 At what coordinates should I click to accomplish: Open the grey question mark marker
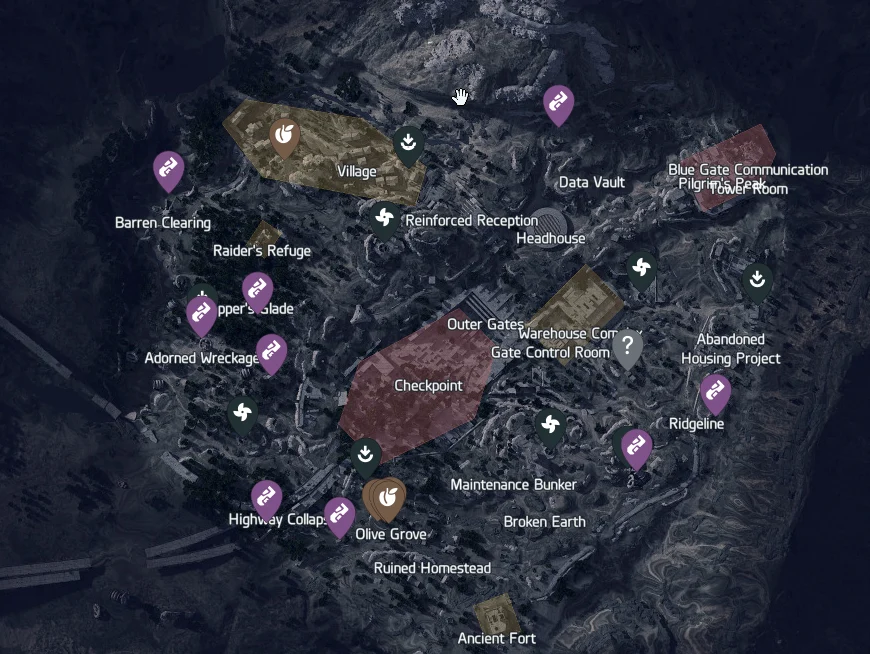click(627, 348)
